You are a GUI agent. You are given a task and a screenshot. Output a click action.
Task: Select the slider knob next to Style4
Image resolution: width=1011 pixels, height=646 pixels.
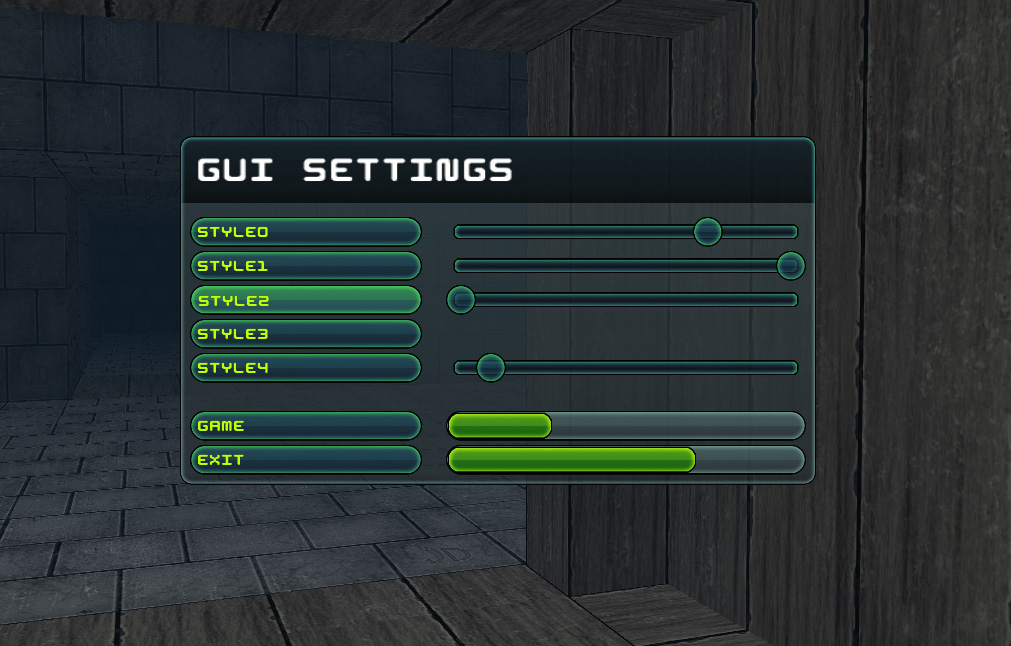tap(490, 368)
